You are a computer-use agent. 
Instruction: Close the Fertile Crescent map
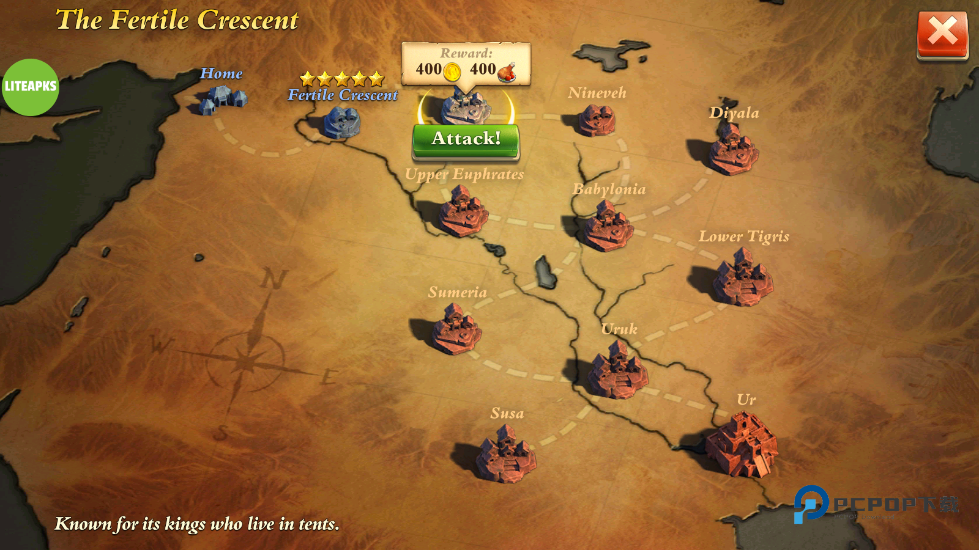[x=941, y=34]
